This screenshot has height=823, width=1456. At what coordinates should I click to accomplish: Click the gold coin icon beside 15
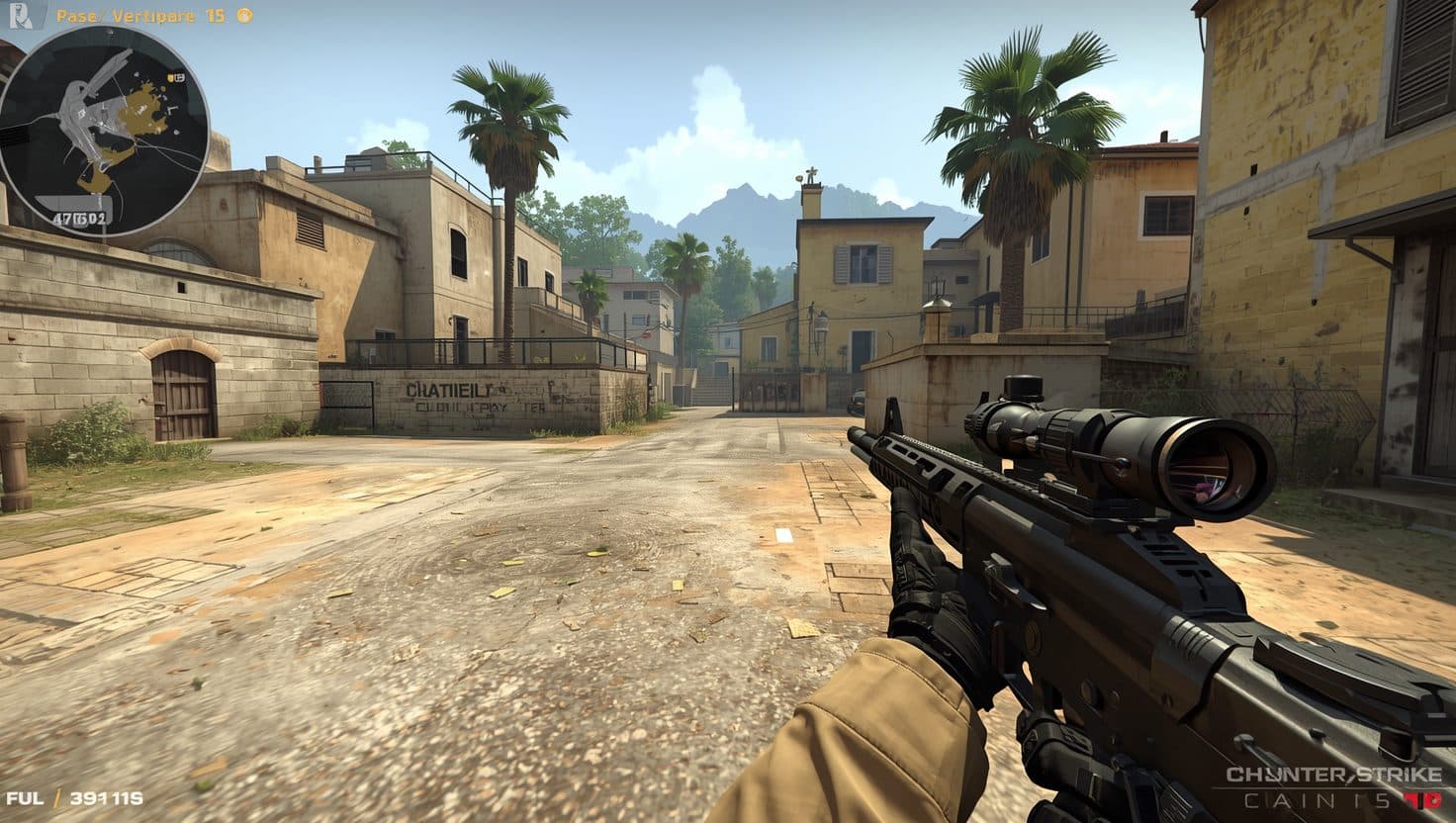tap(245, 16)
